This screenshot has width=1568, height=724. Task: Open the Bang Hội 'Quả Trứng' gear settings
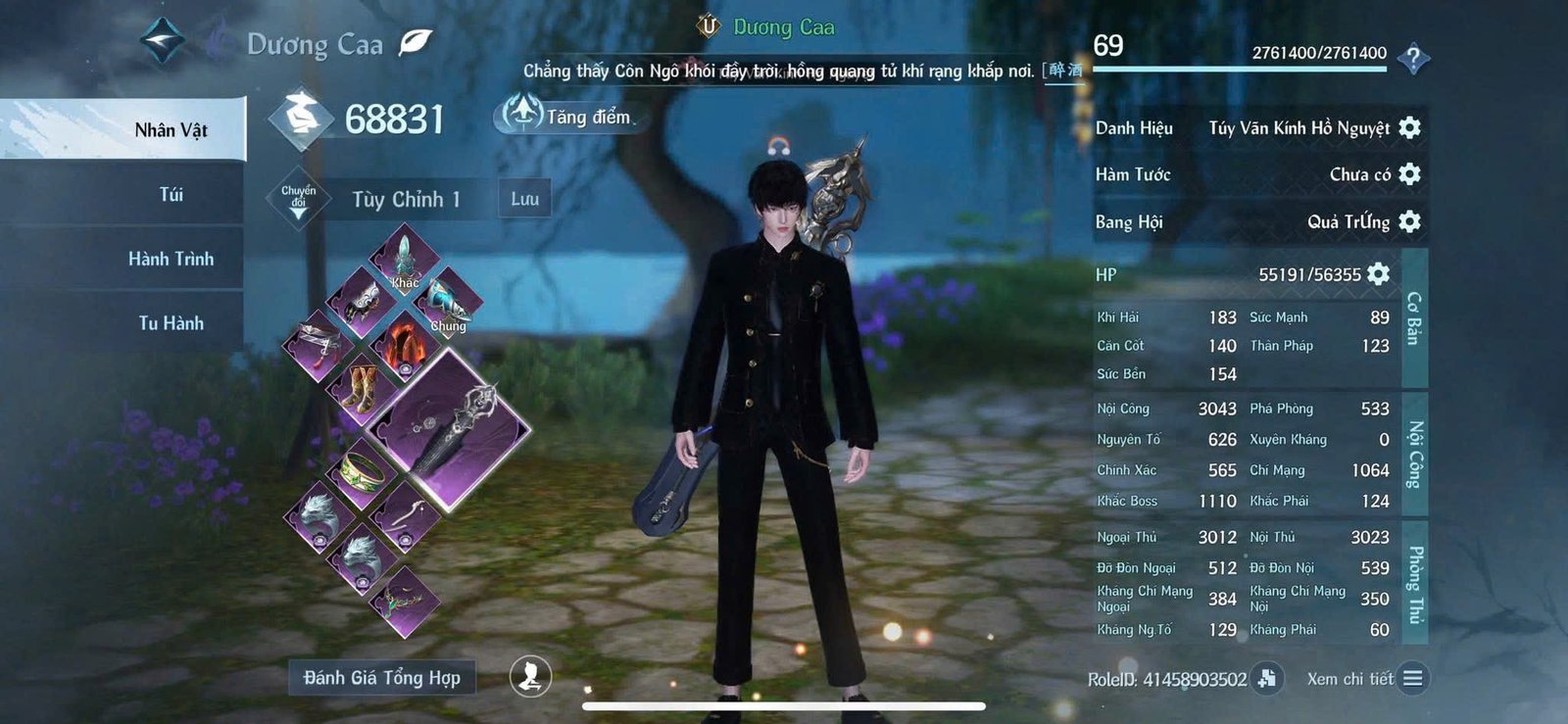(1409, 222)
